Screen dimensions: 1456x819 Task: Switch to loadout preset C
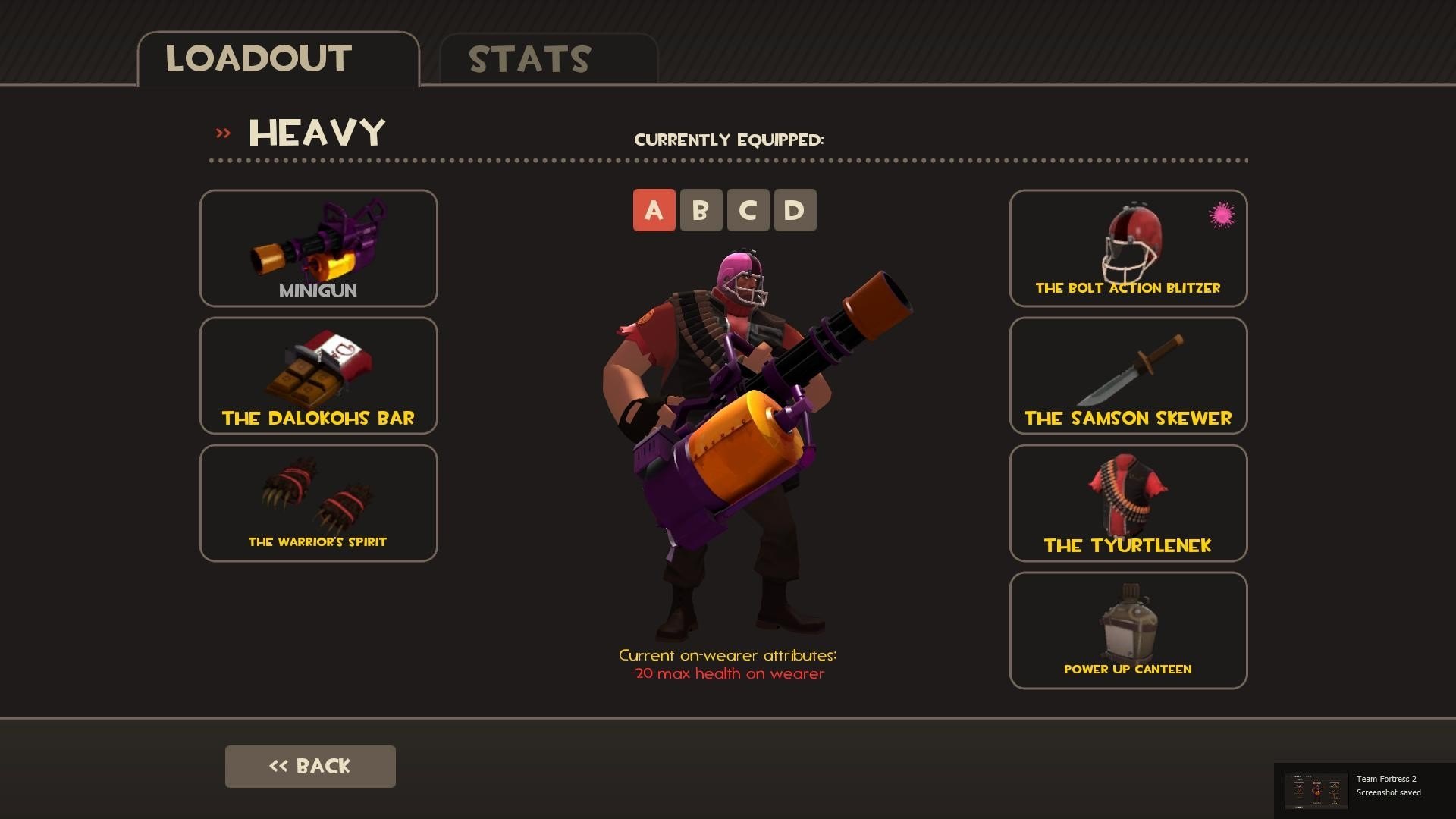tap(748, 210)
